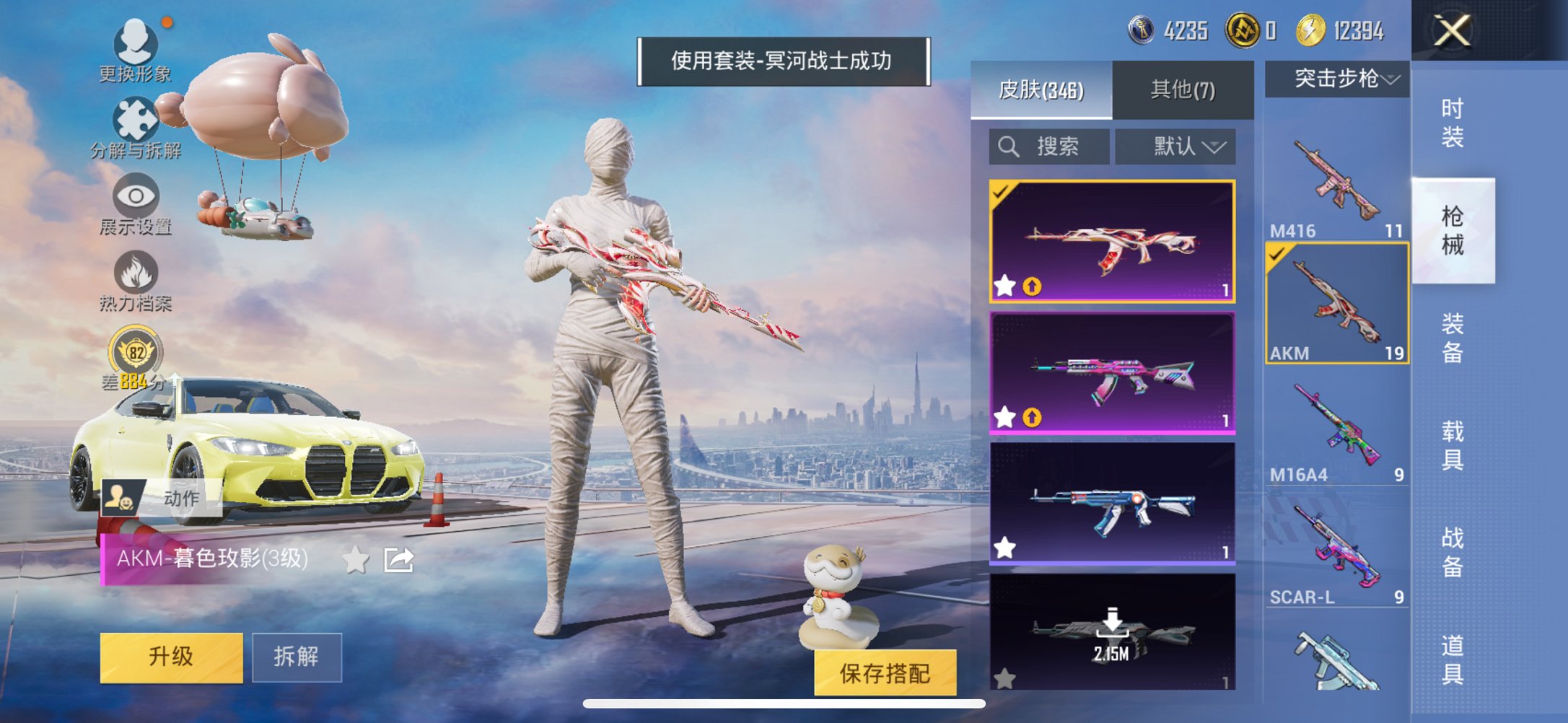Open the 展示设置 display settings

136,207
